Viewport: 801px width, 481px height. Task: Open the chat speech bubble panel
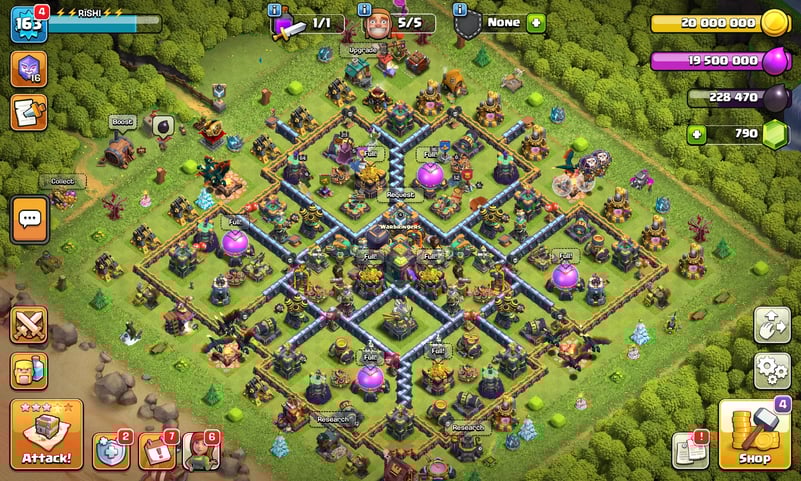click(x=29, y=219)
